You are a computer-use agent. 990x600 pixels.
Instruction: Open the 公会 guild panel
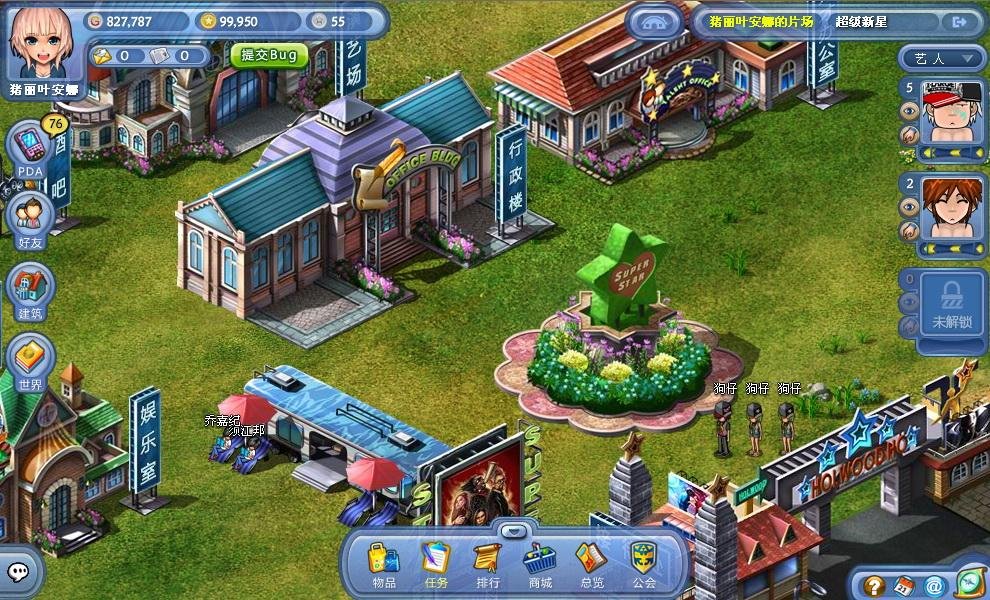pyautogui.click(x=644, y=561)
